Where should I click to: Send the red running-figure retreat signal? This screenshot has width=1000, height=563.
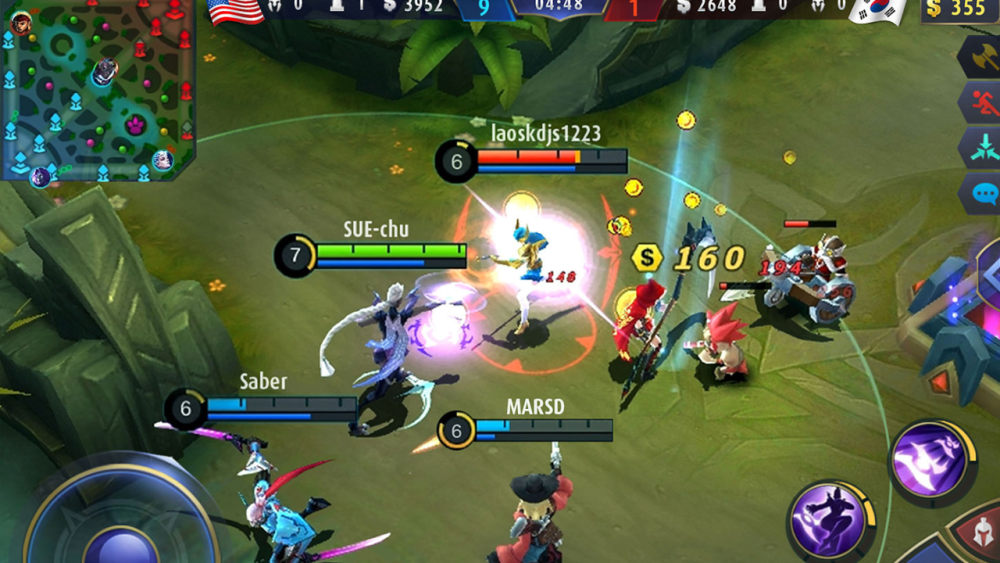tap(981, 102)
